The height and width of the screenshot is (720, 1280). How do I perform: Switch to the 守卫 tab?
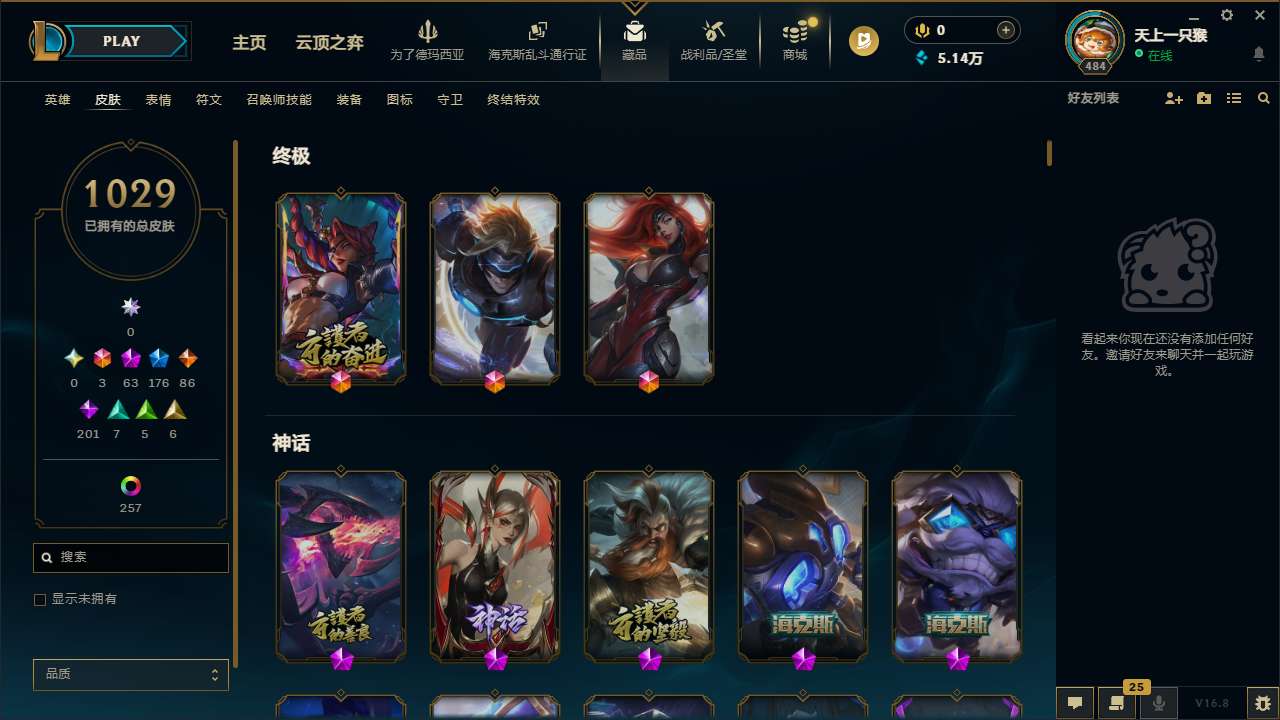pyautogui.click(x=449, y=100)
